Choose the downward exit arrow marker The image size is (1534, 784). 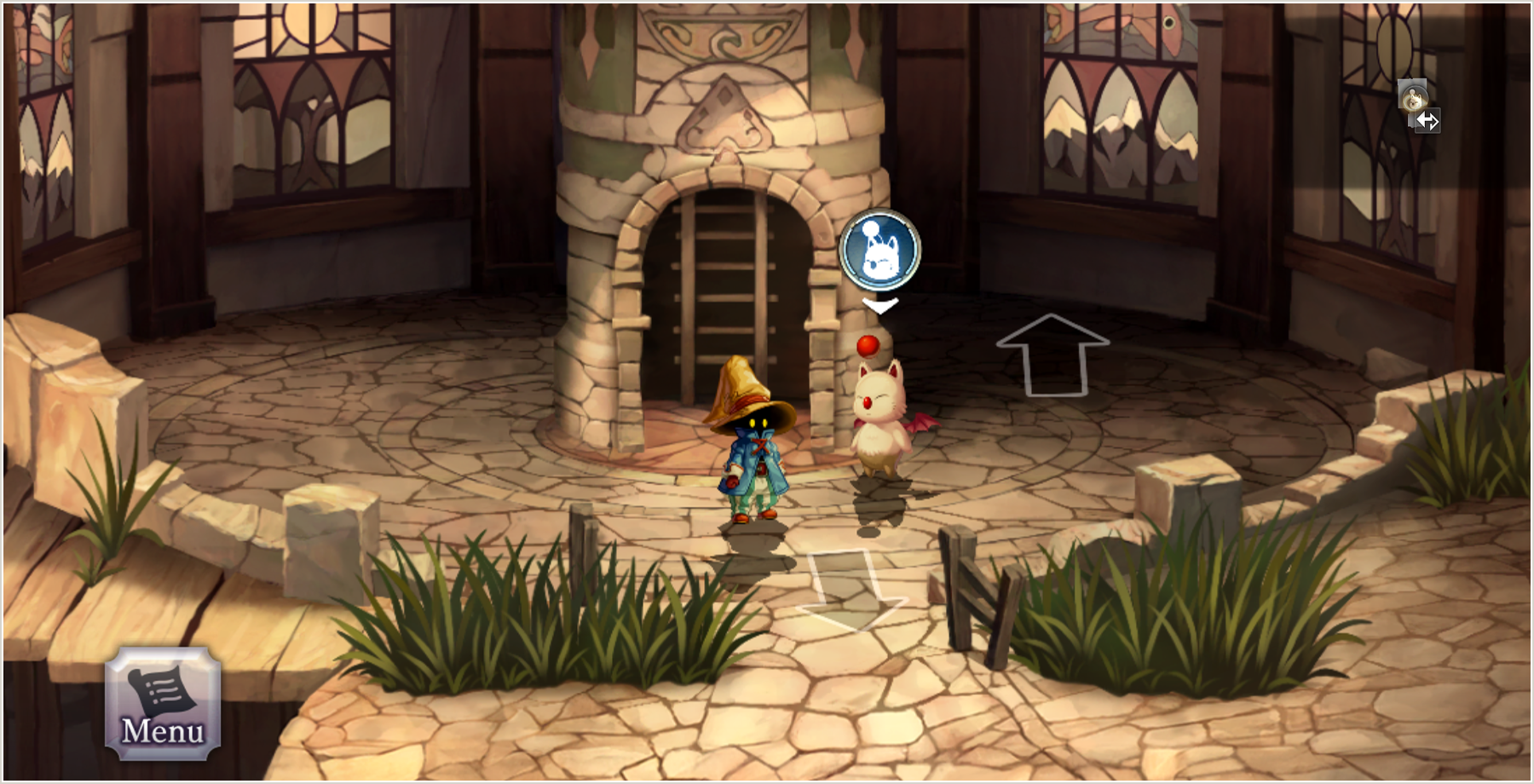tap(849, 590)
